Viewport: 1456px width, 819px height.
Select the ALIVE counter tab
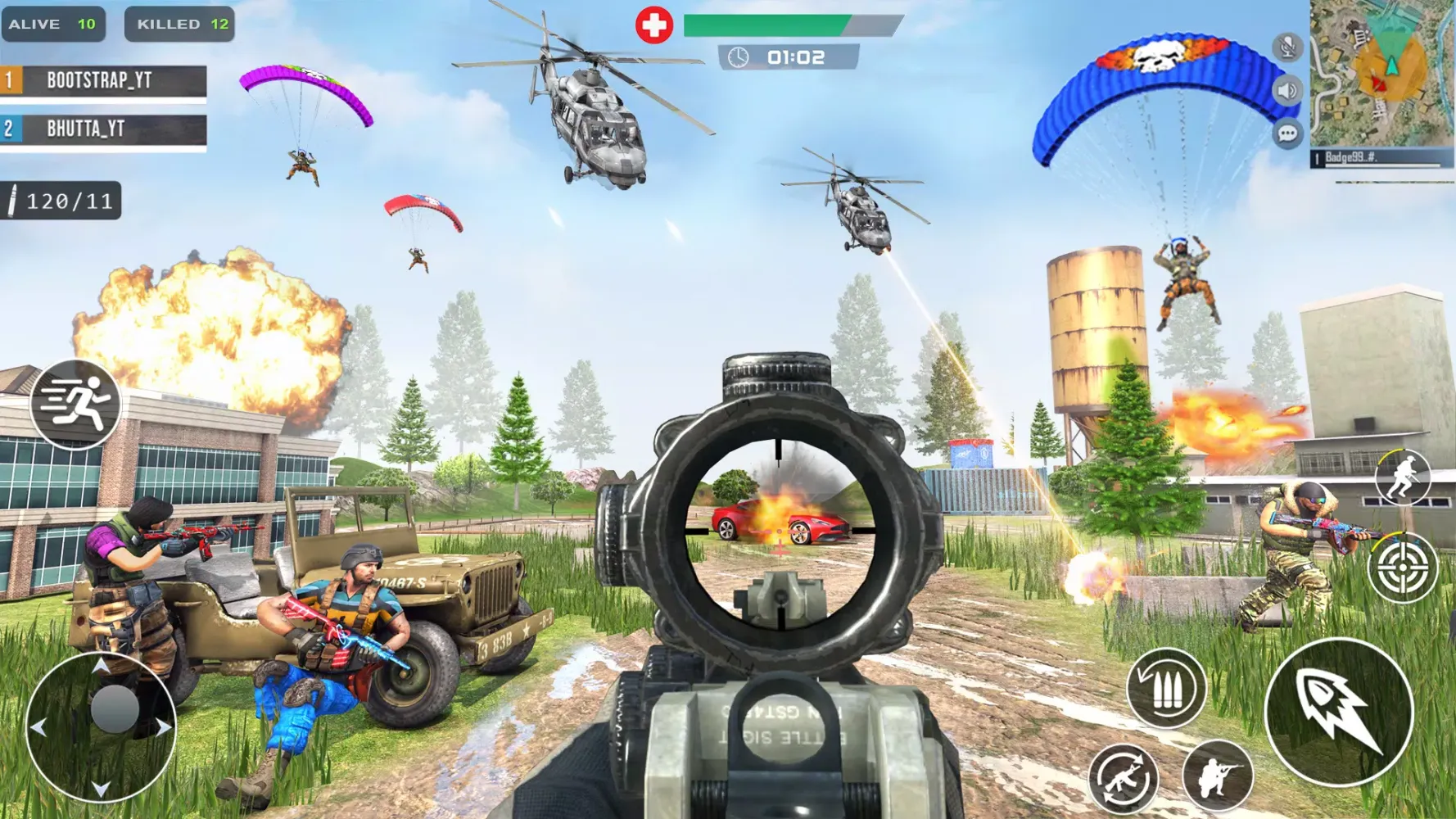53,23
